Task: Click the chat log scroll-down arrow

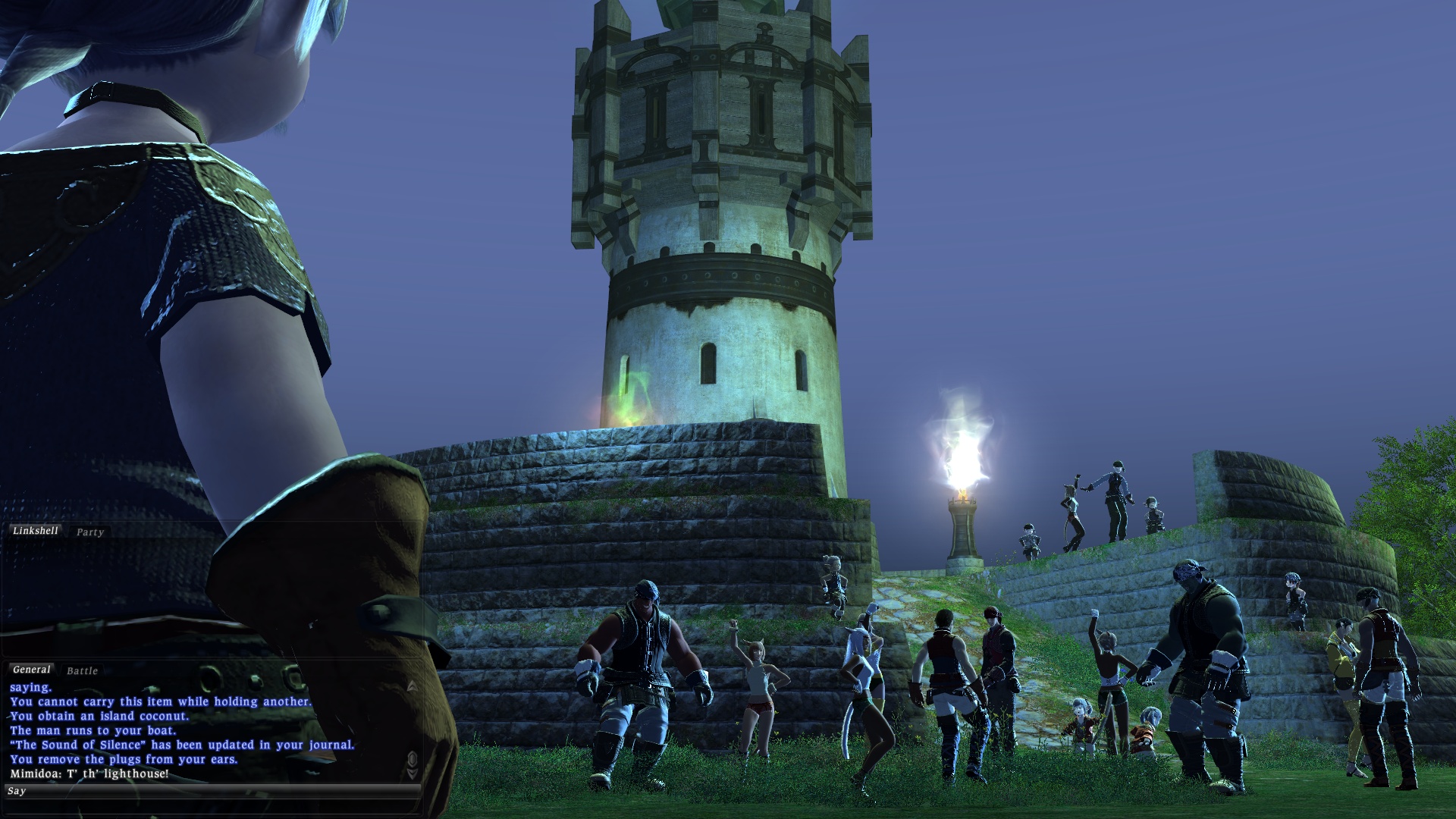Action: click(x=412, y=774)
